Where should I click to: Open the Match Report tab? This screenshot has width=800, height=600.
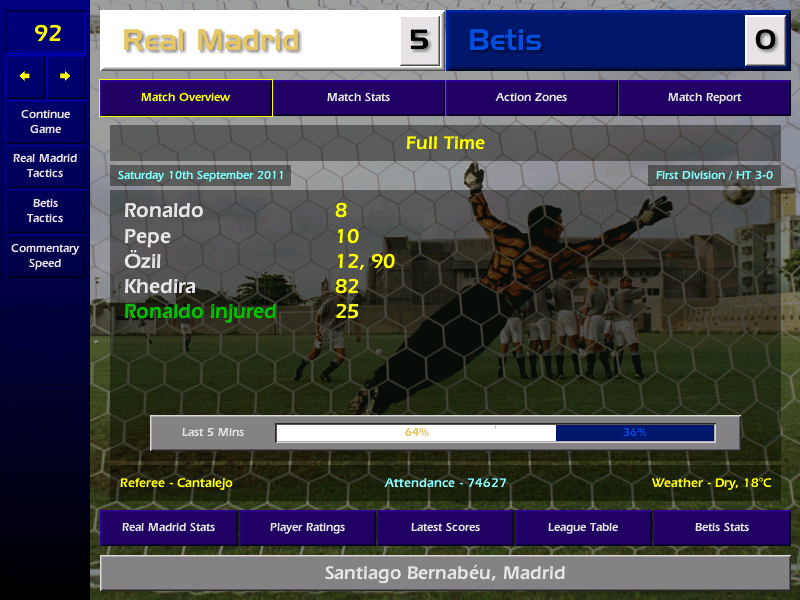tap(704, 98)
